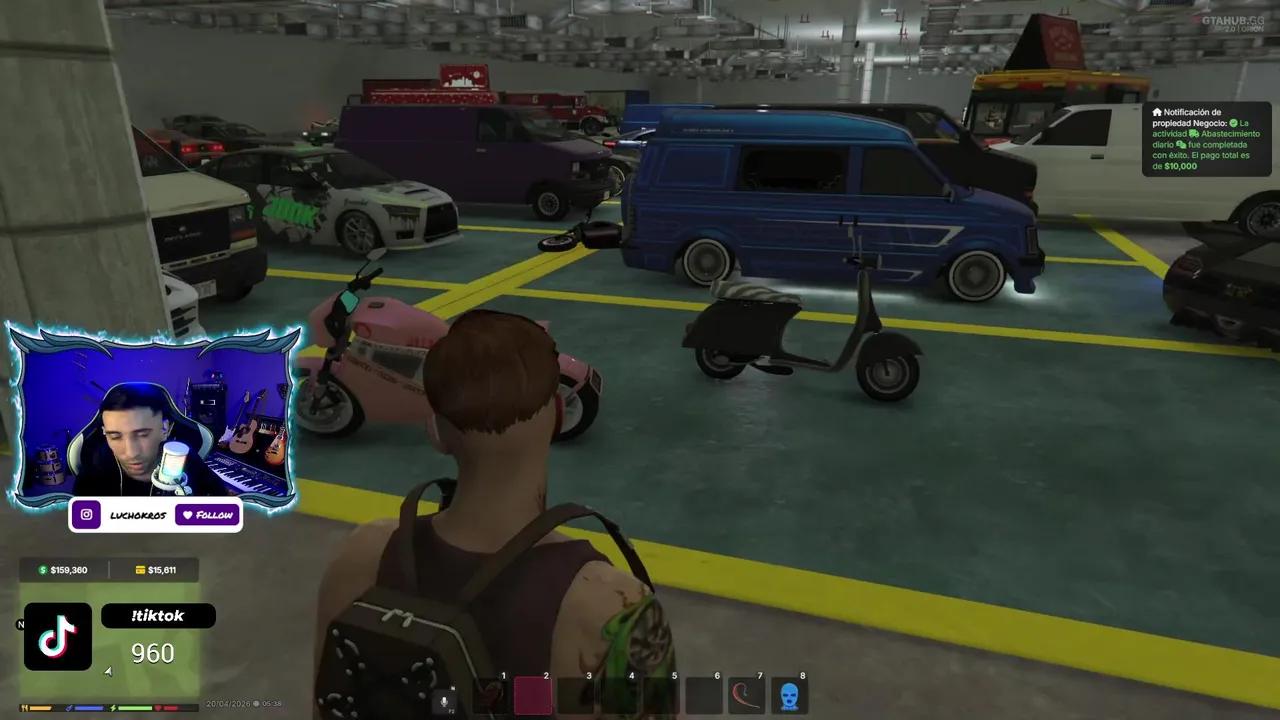Select the crowbar in hotbar slot 1
Screen dimensions: 1280x720
(x=488, y=697)
